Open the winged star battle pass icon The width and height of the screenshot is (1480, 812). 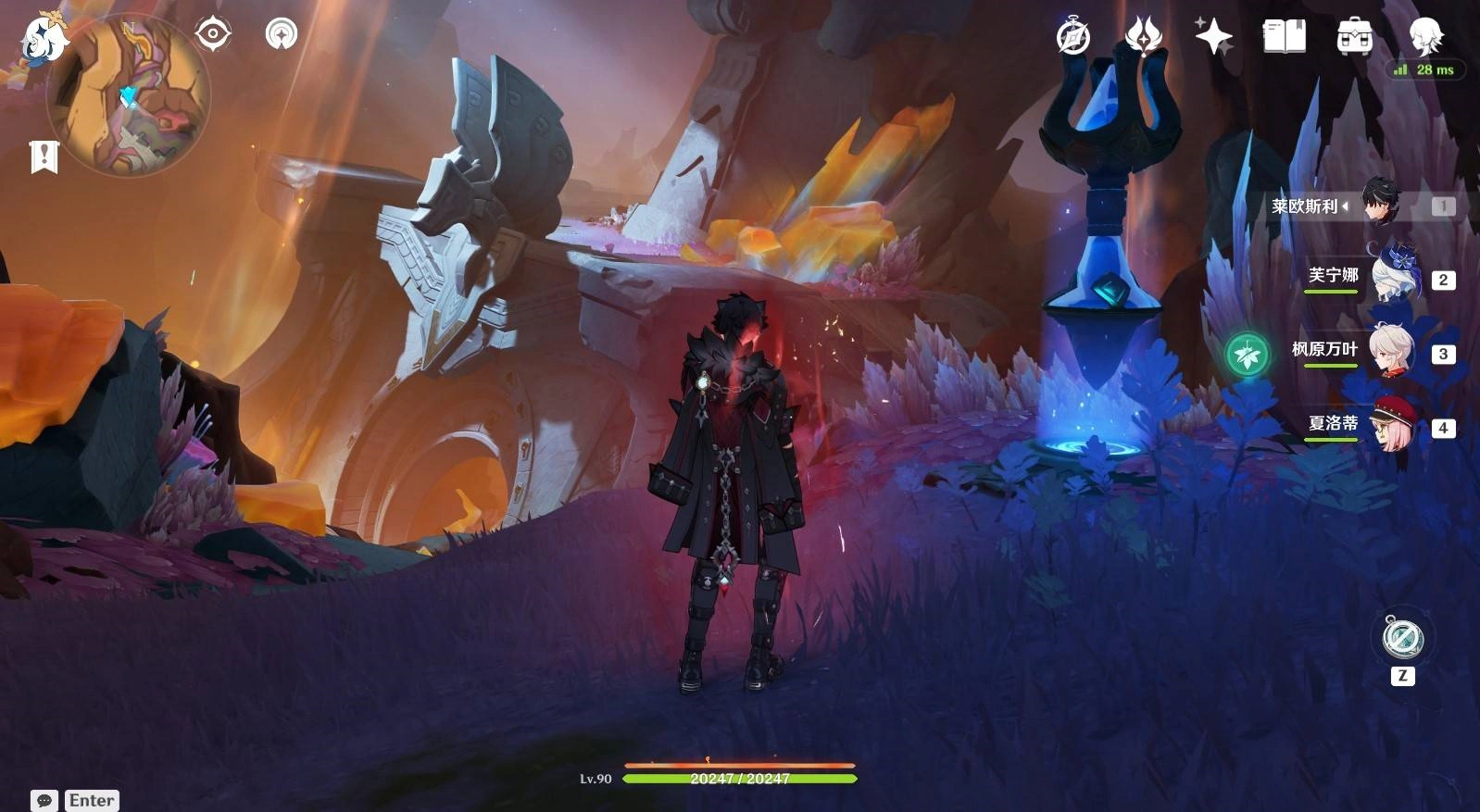(1144, 37)
